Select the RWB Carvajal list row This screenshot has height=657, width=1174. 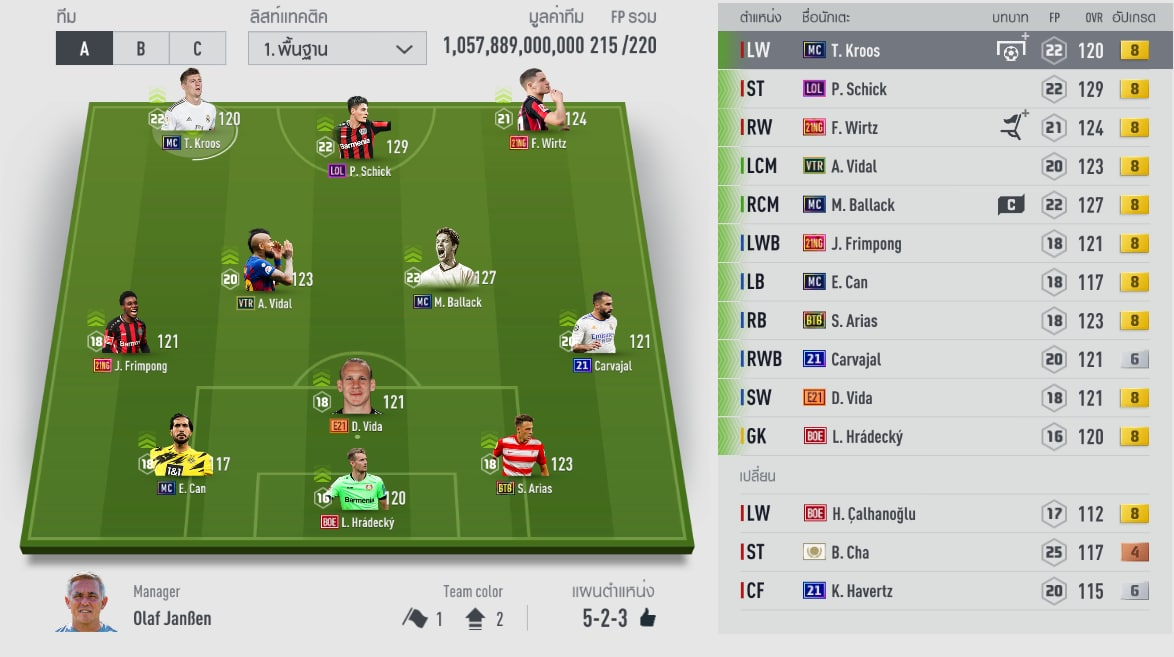[x=945, y=359]
